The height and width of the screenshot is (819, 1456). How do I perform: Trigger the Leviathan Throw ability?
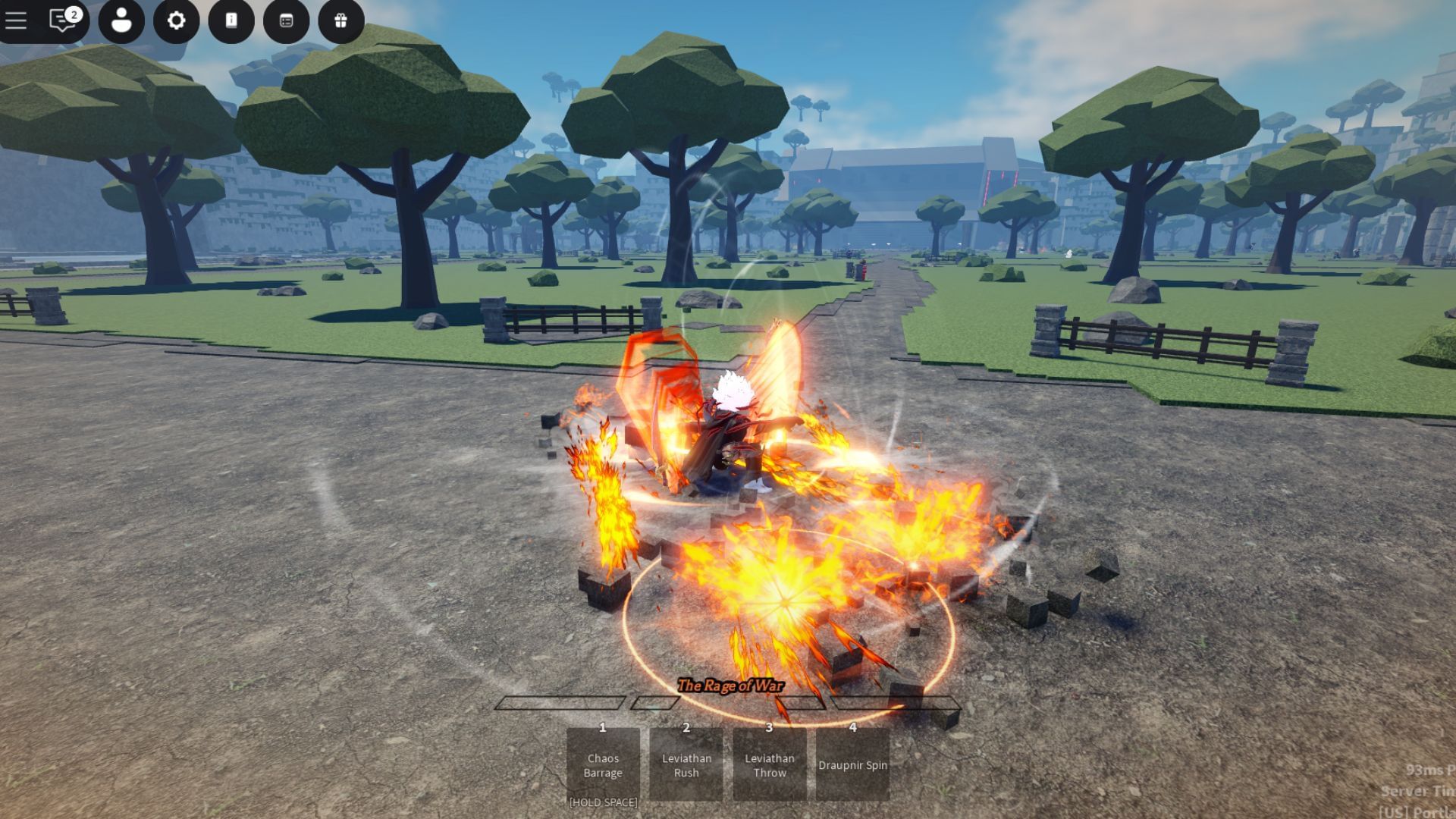(770, 764)
